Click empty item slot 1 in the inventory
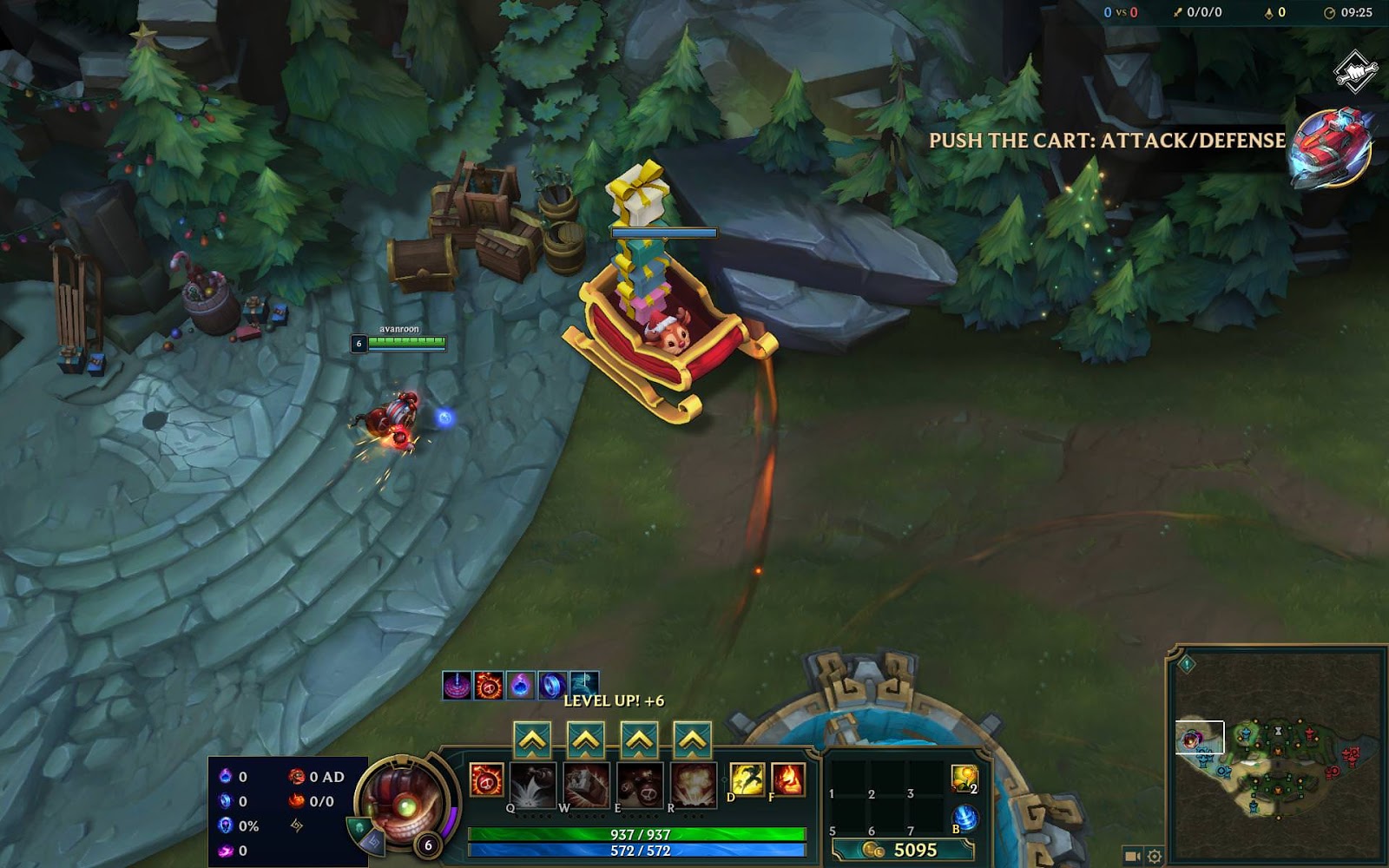This screenshot has width=1389, height=868. pyautogui.click(x=846, y=777)
